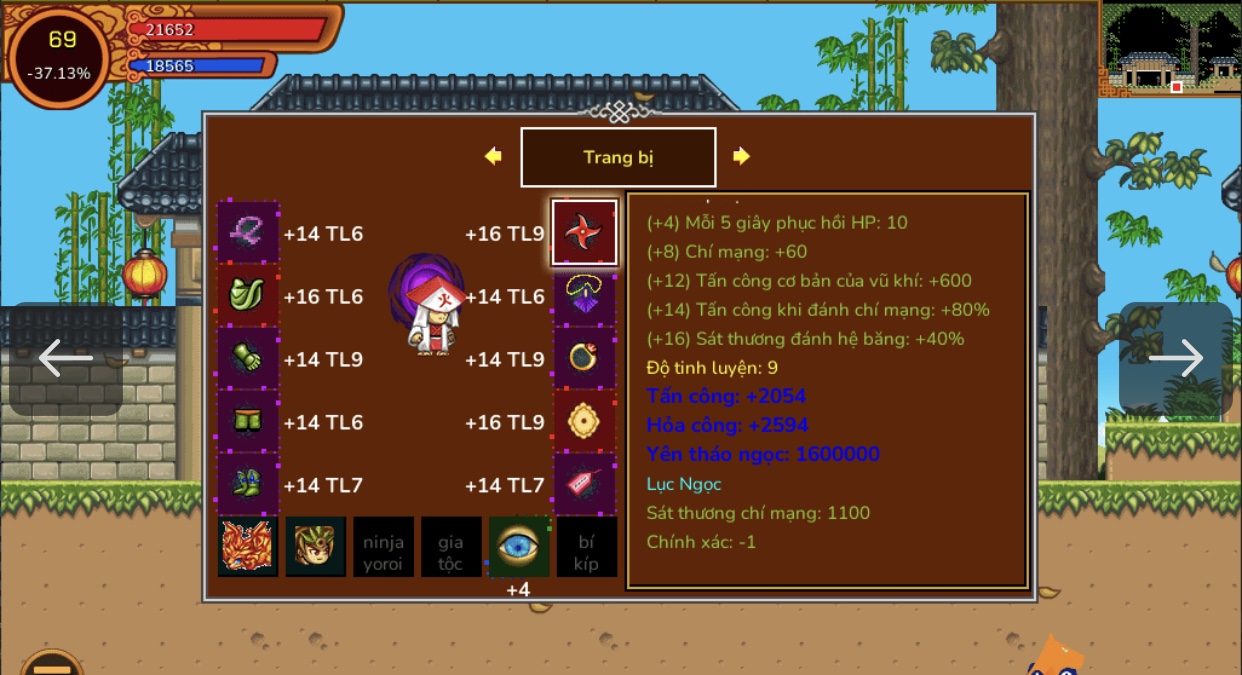Open the empty bí kíp slot
Image resolution: width=1242 pixels, height=675 pixels.
(x=586, y=547)
